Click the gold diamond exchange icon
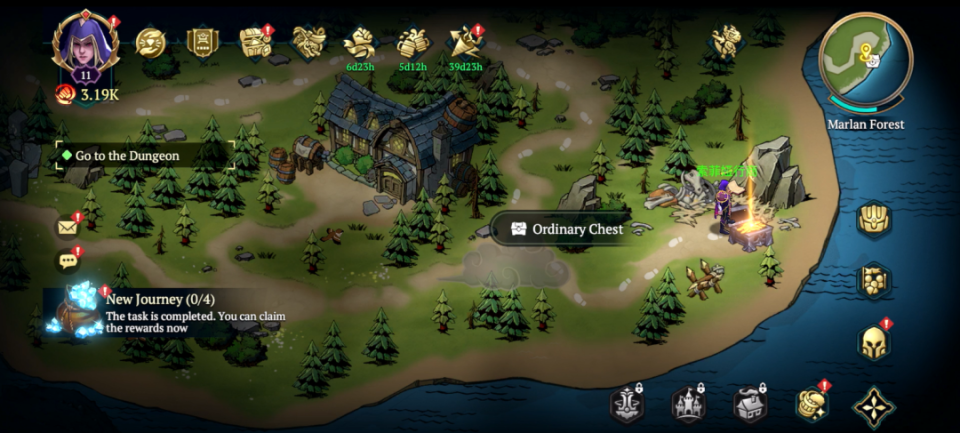 [x=151, y=42]
